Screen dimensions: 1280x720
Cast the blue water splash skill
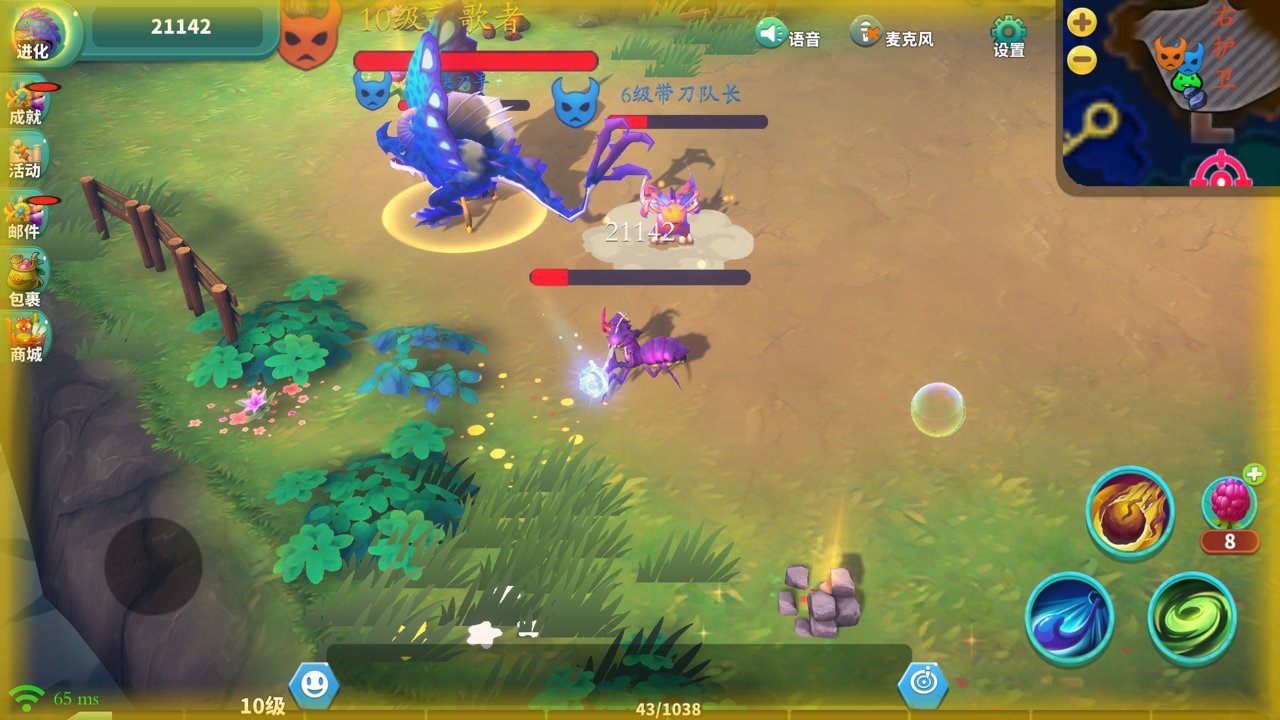coord(1070,617)
